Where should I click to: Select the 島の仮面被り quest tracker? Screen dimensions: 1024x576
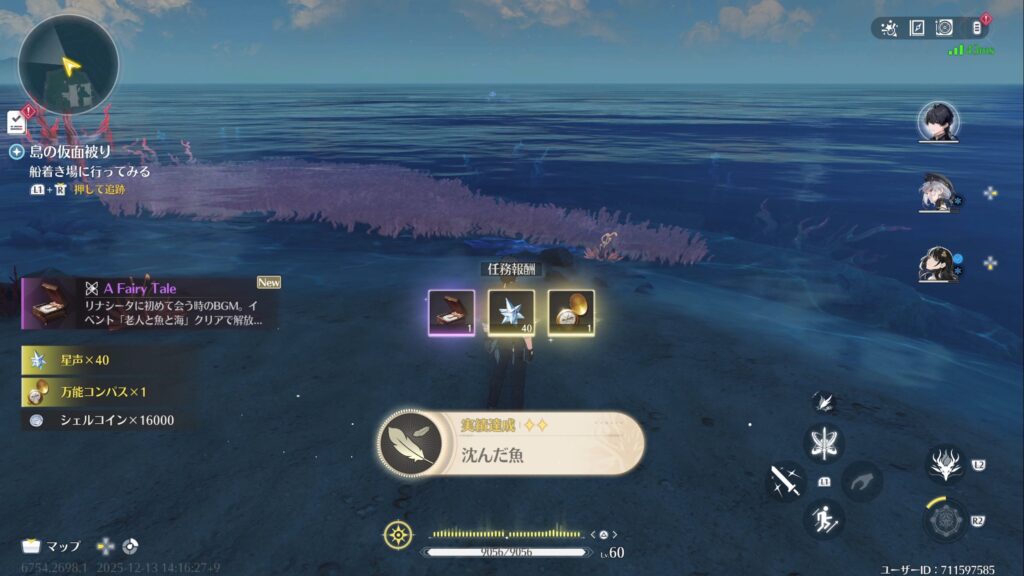click(x=70, y=152)
